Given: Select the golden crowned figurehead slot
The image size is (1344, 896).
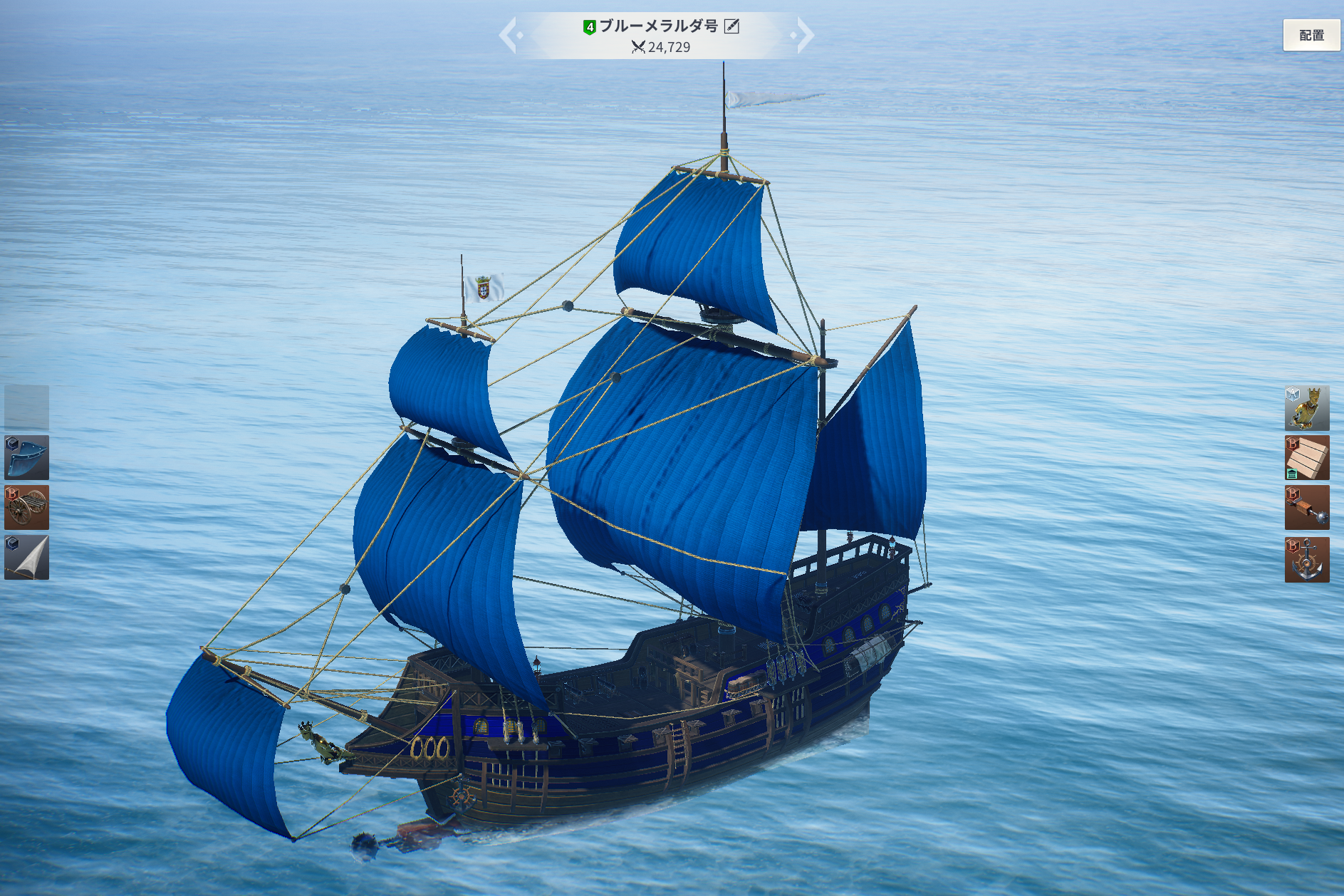Looking at the screenshot, I should (x=1306, y=408).
